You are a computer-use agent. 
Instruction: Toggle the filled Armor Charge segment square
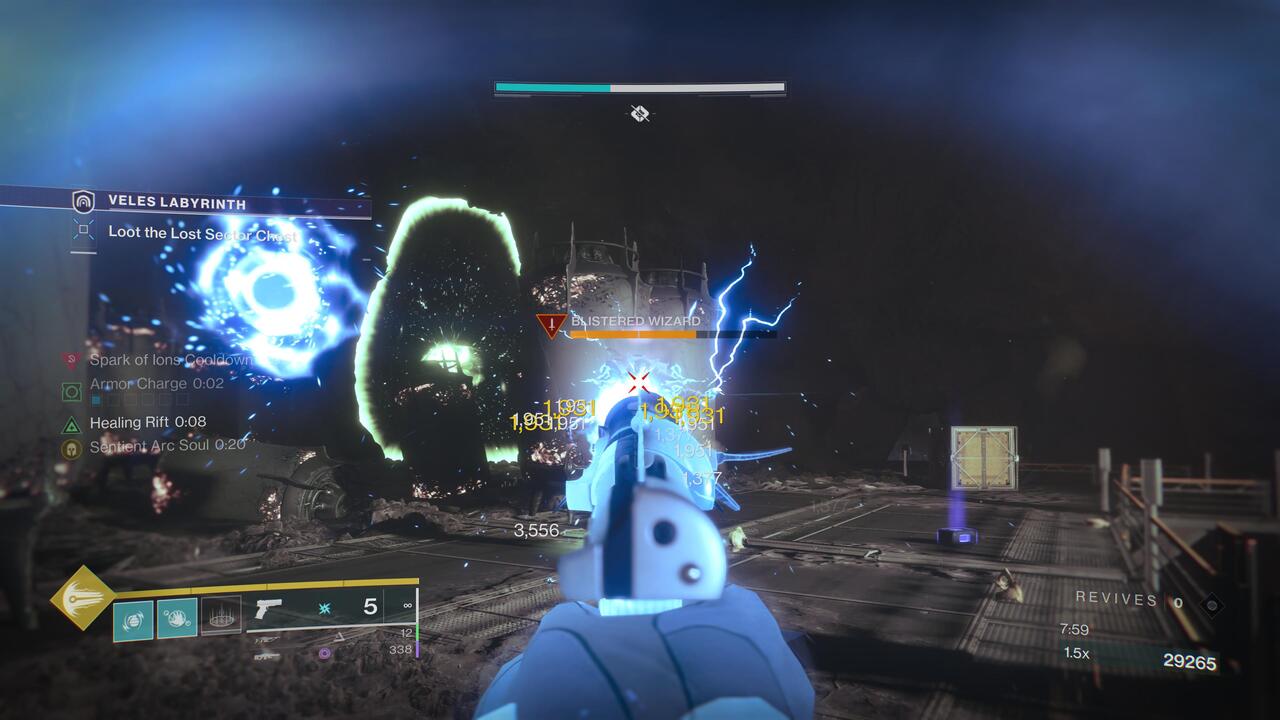94,399
